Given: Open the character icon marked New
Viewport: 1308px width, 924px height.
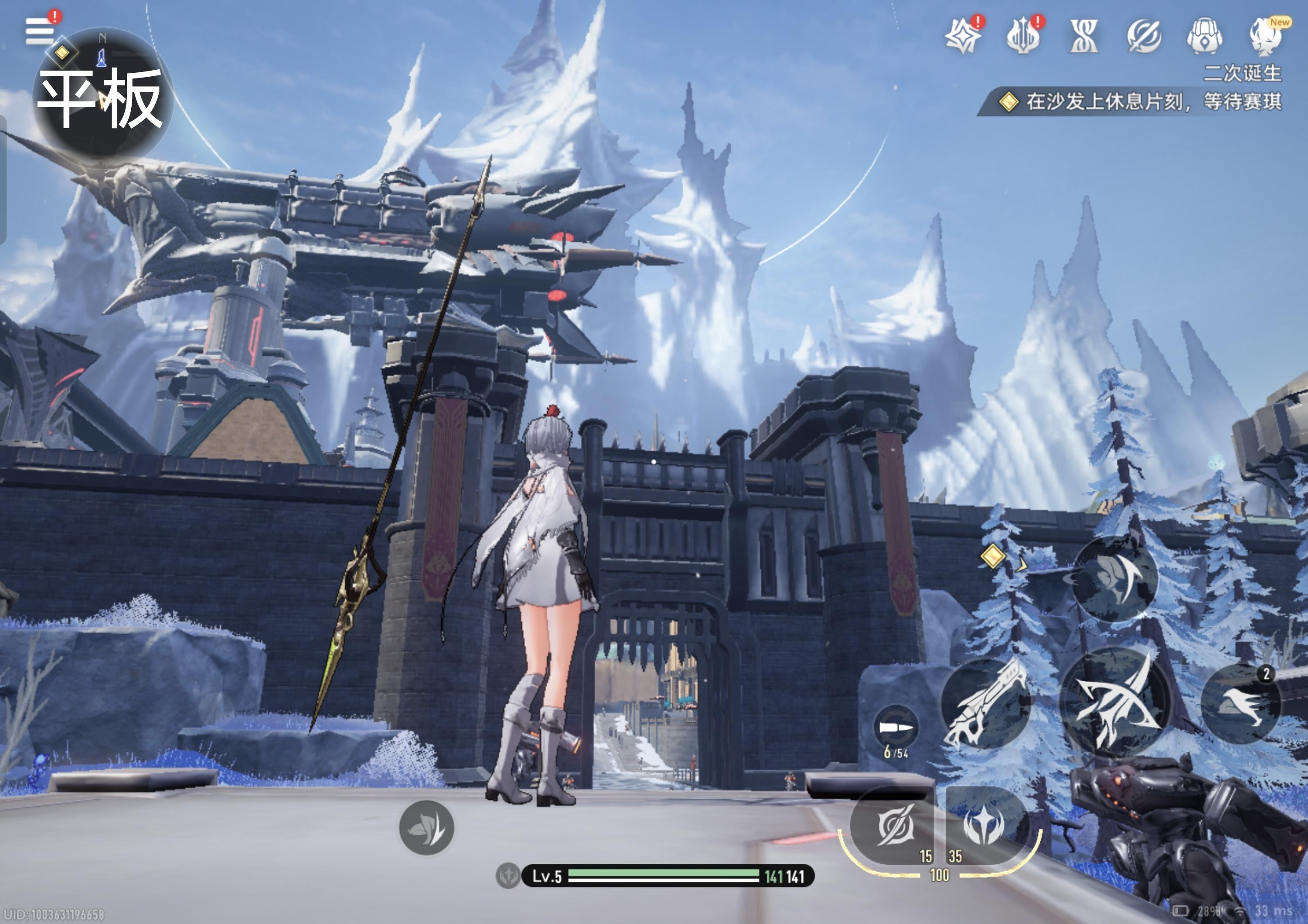Looking at the screenshot, I should pos(1266,37).
